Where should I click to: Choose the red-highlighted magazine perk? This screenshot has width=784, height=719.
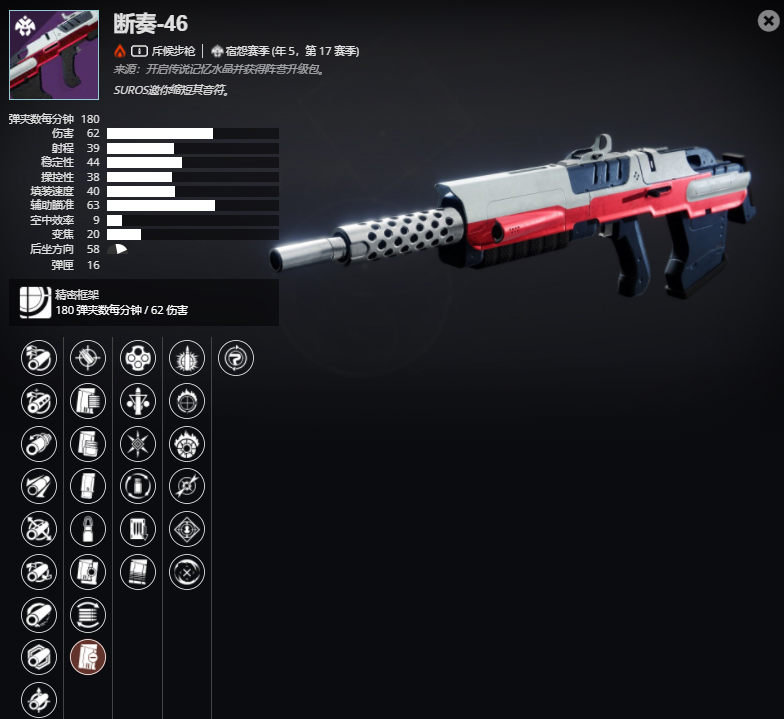pos(88,656)
